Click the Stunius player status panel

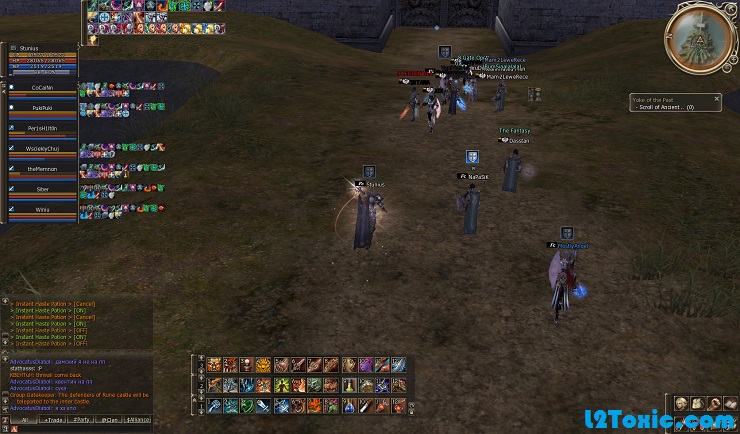[40, 59]
